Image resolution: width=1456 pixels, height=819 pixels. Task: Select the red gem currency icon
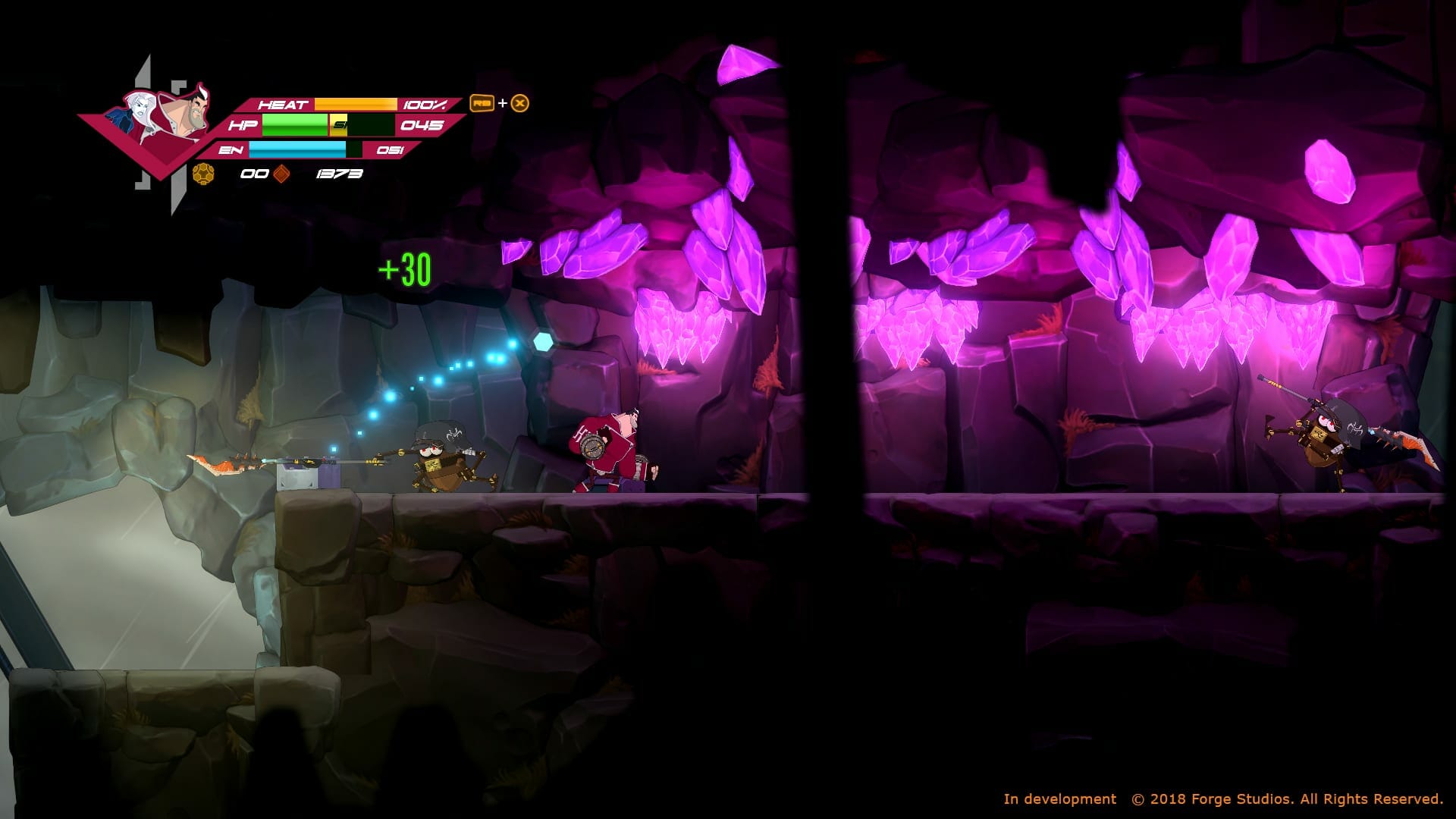(281, 173)
